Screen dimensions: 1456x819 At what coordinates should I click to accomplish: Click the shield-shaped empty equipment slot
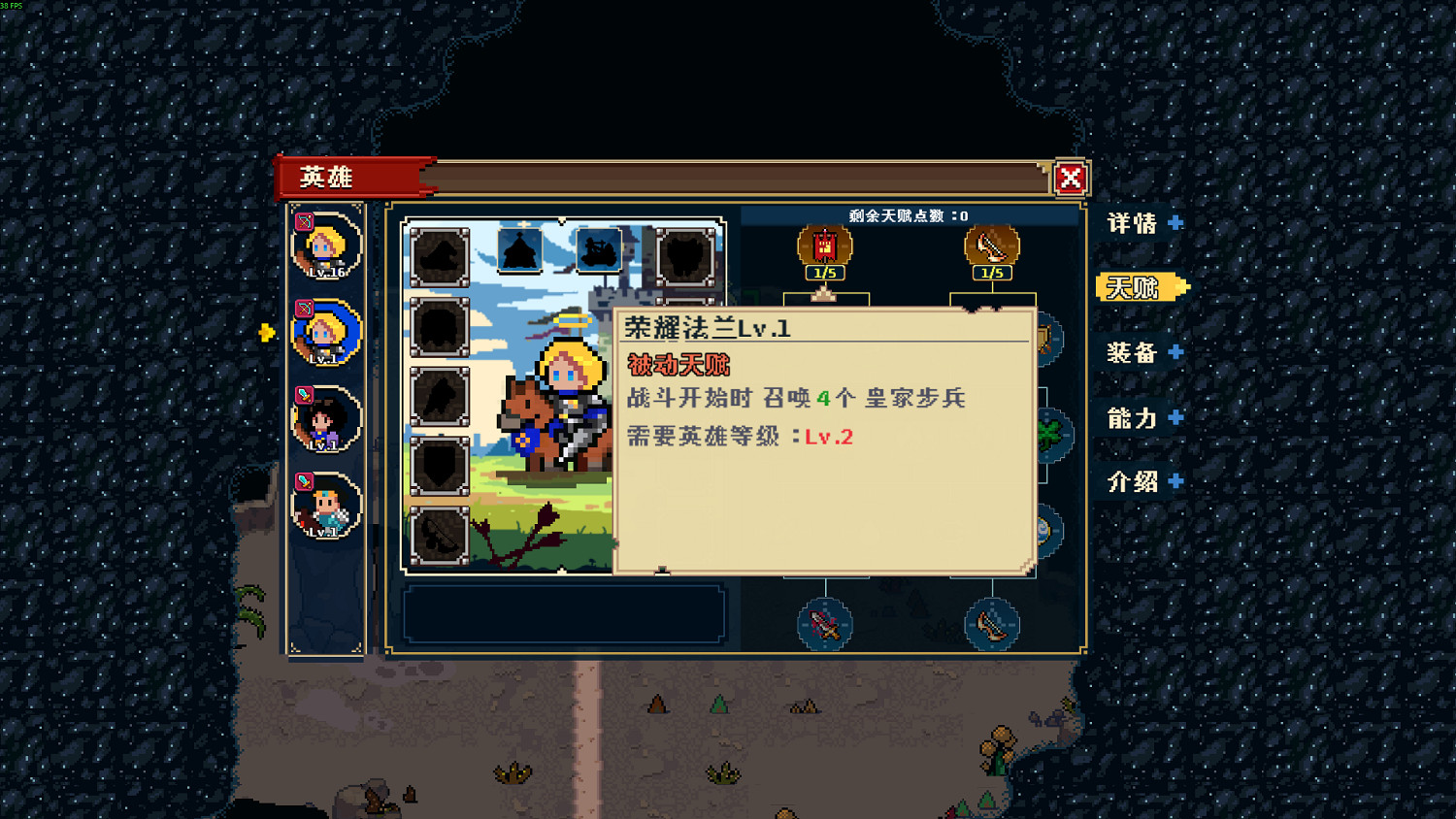coord(439,468)
